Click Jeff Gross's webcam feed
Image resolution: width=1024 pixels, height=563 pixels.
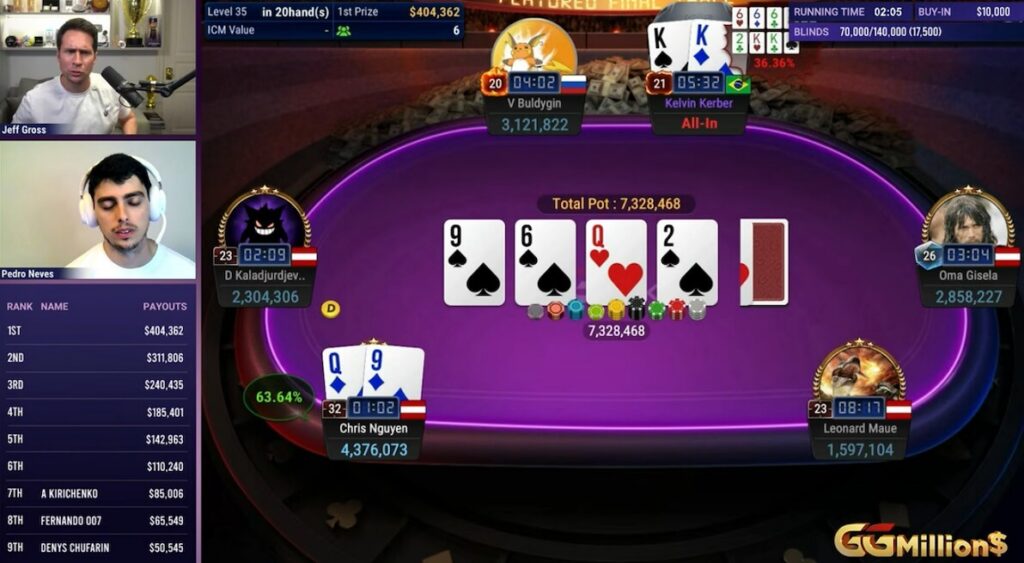coord(98,68)
